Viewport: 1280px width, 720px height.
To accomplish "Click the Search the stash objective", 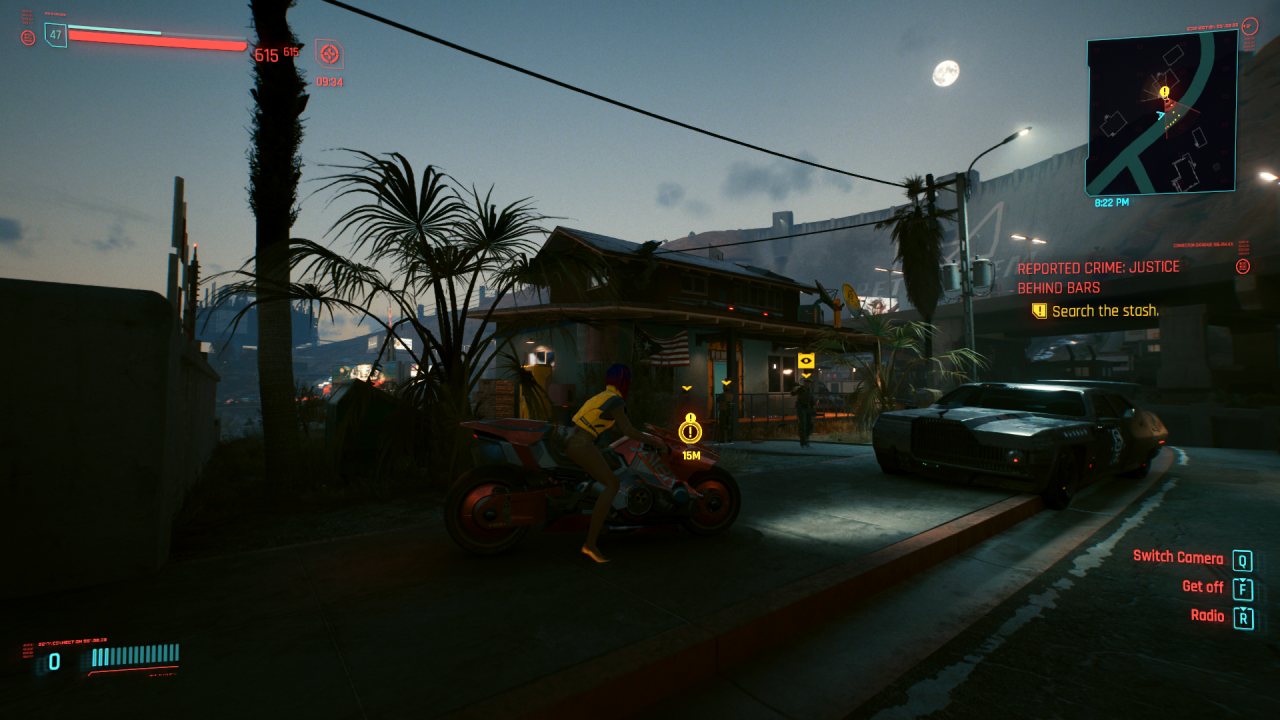I will 1105,311.
